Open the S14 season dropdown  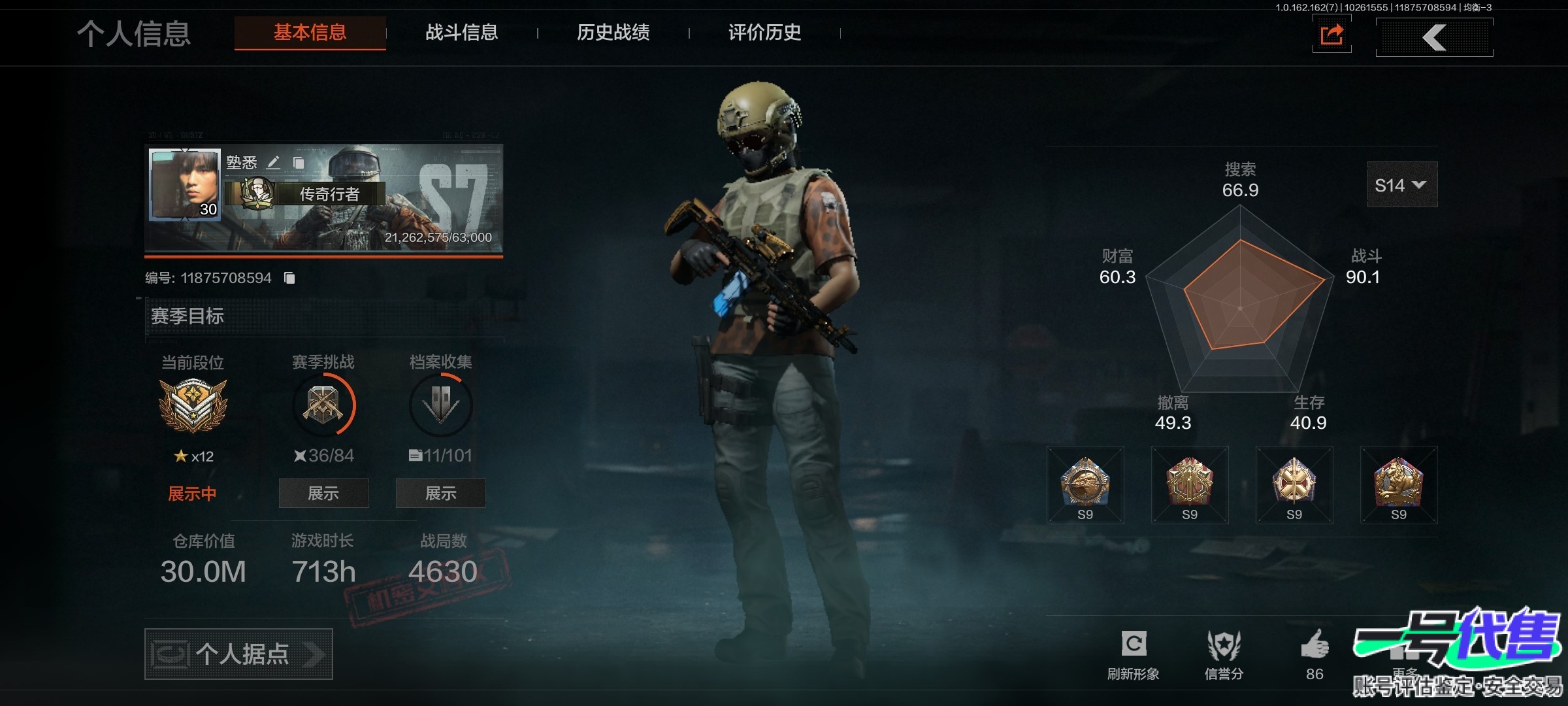click(1402, 185)
